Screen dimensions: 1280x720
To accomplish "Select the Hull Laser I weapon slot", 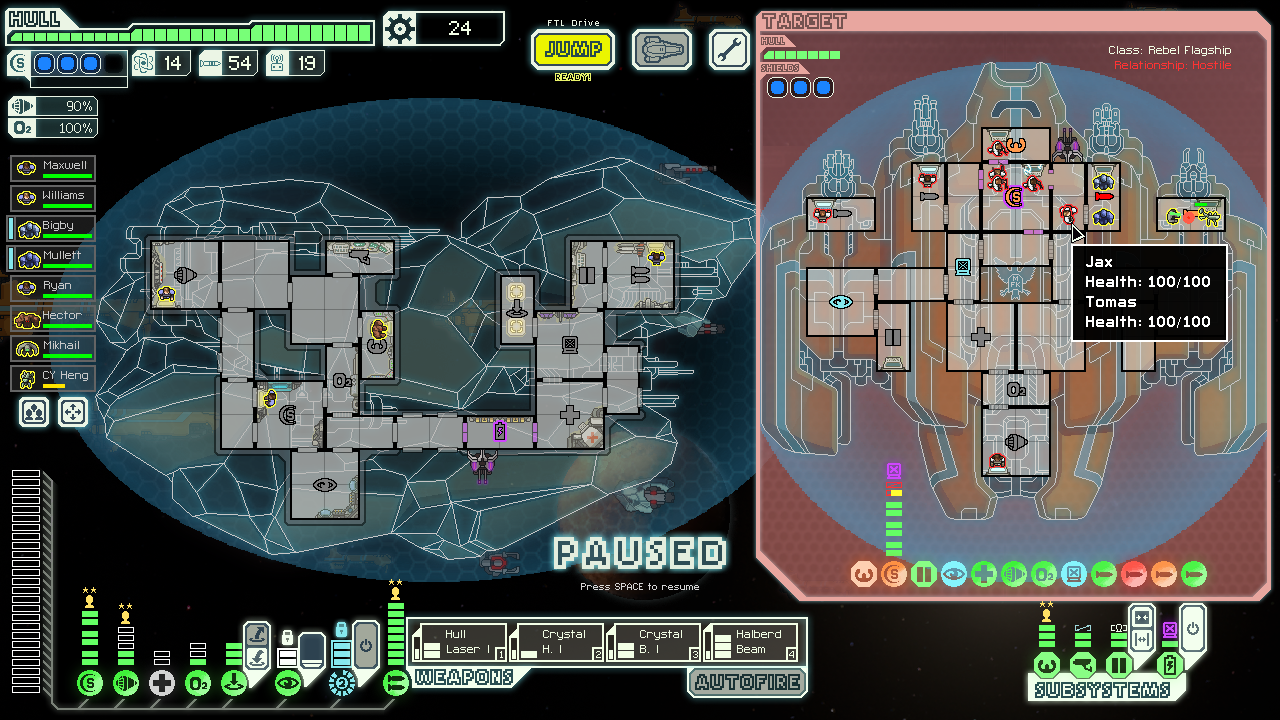I will [x=460, y=642].
